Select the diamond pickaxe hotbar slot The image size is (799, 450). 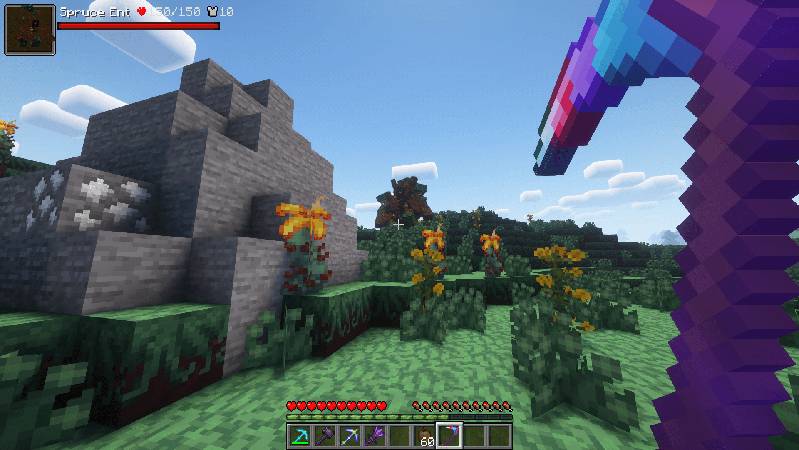pyautogui.click(x=299, y=436)
